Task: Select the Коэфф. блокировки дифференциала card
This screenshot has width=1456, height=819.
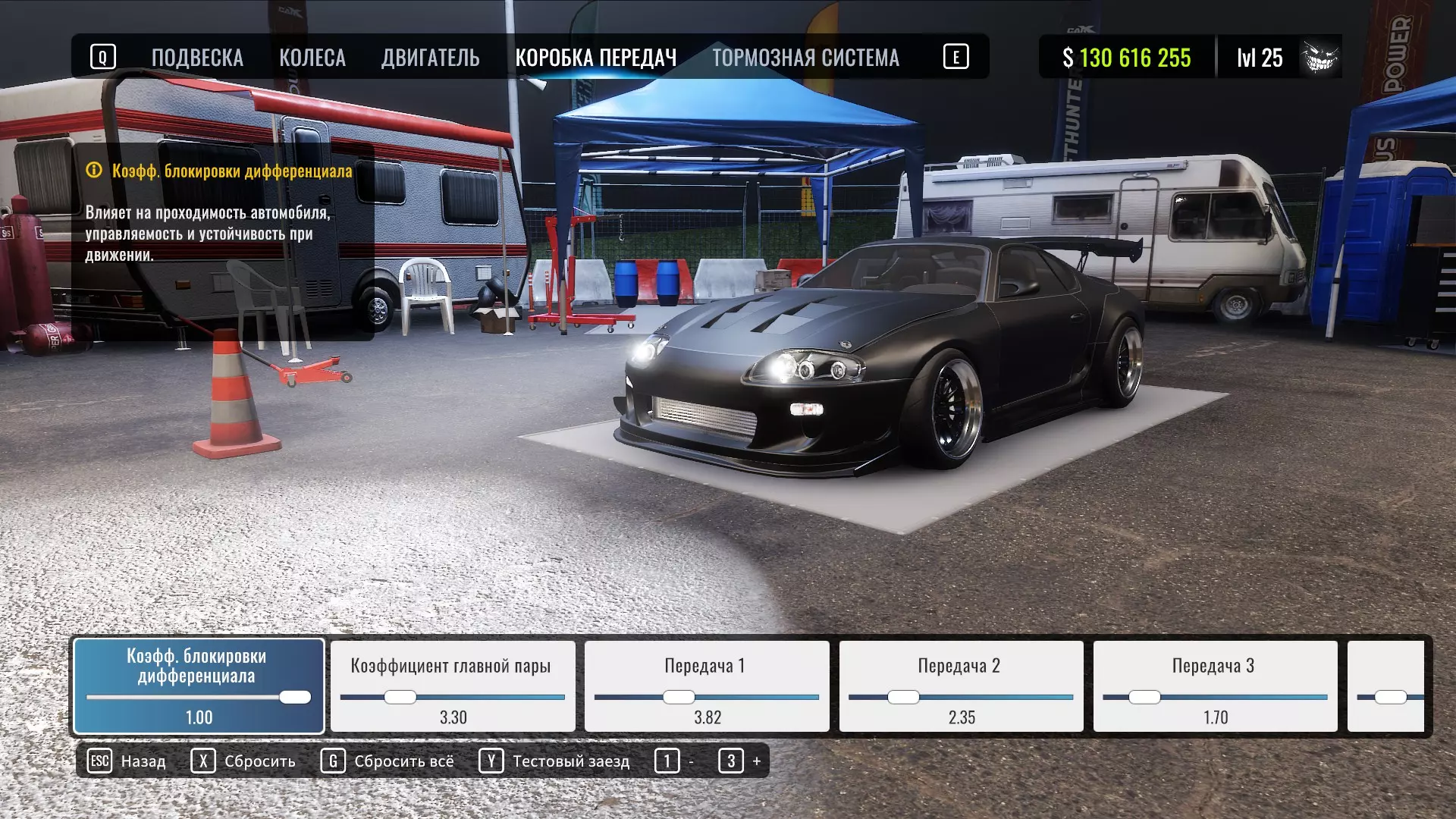Action: pyautogui.click(x=199, y=686)
